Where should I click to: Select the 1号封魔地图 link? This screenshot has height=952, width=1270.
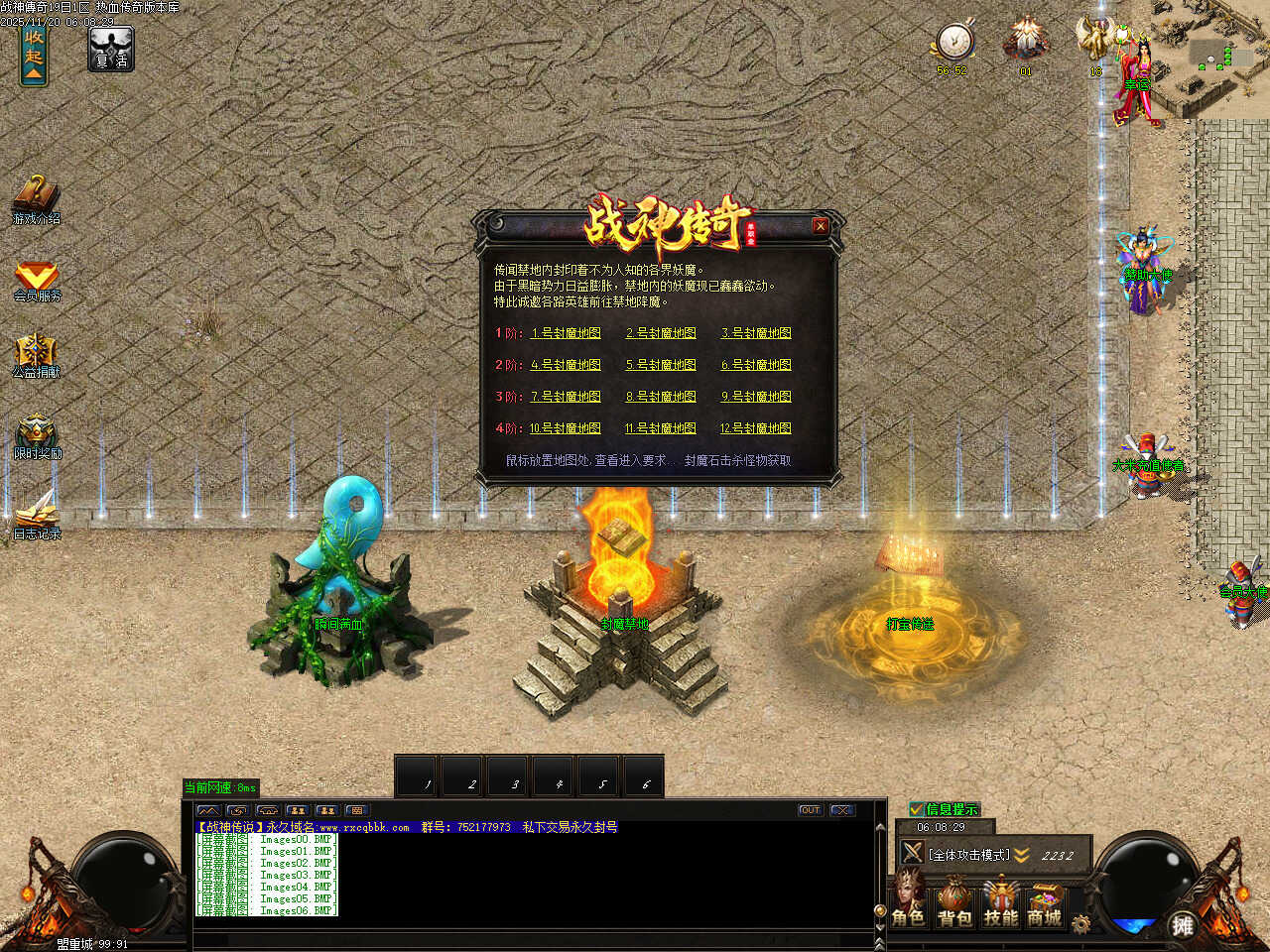(566, 333)
